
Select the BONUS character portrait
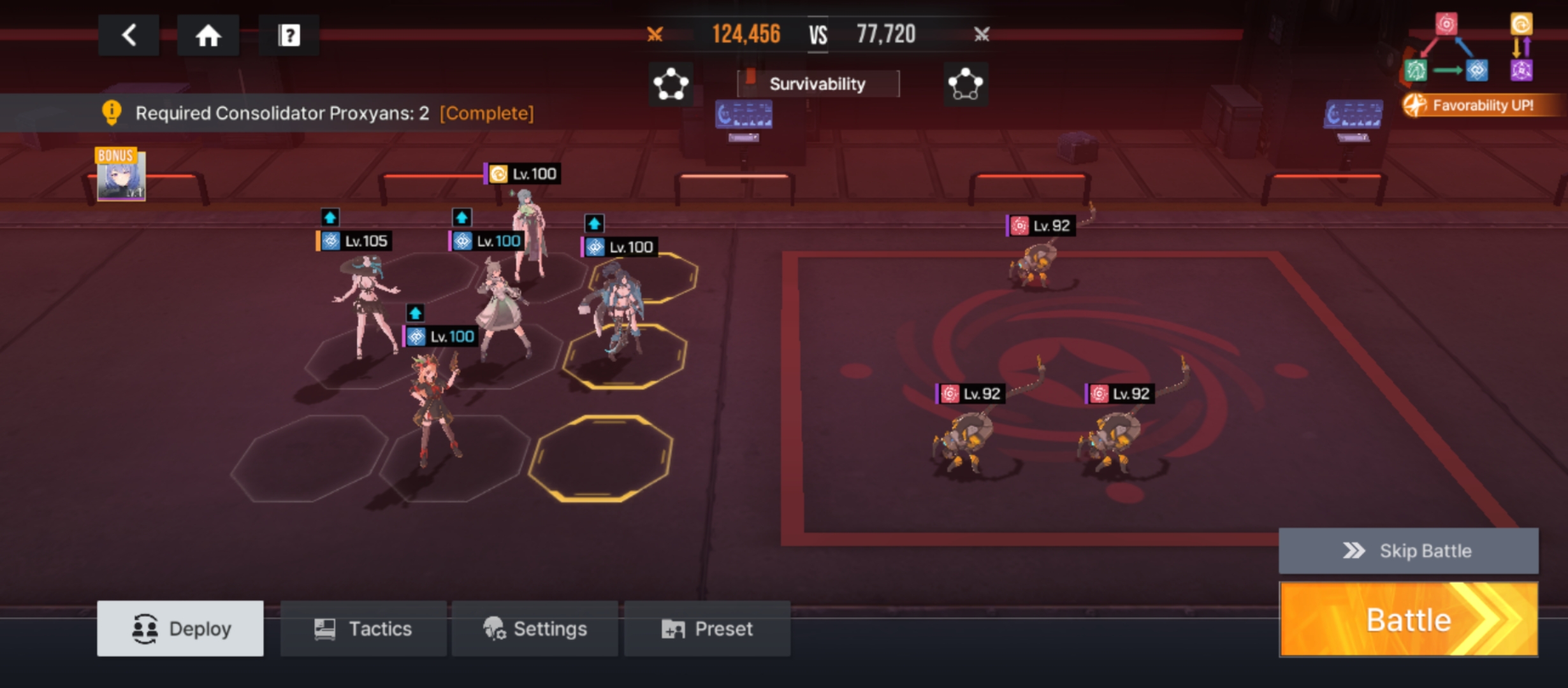120,176
